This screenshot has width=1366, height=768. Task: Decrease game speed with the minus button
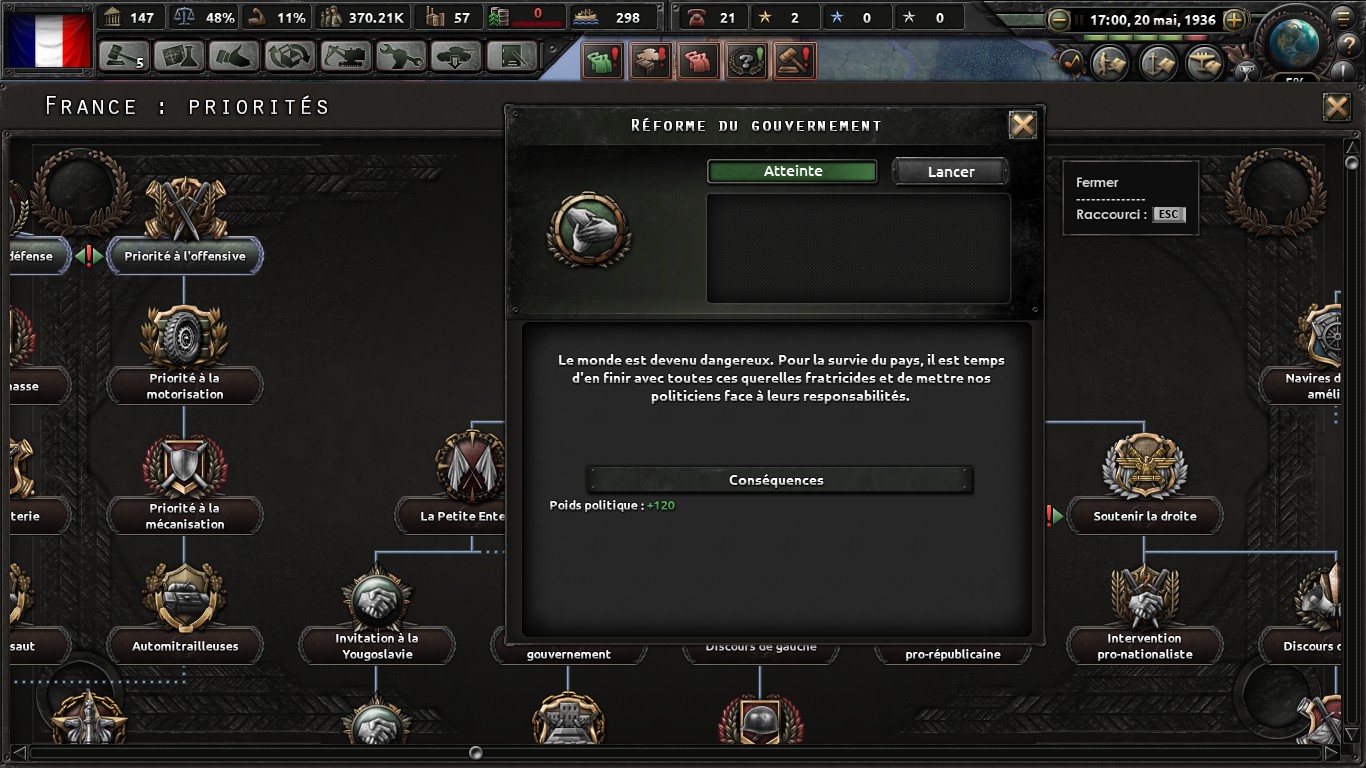click(x=1059, y=19)
